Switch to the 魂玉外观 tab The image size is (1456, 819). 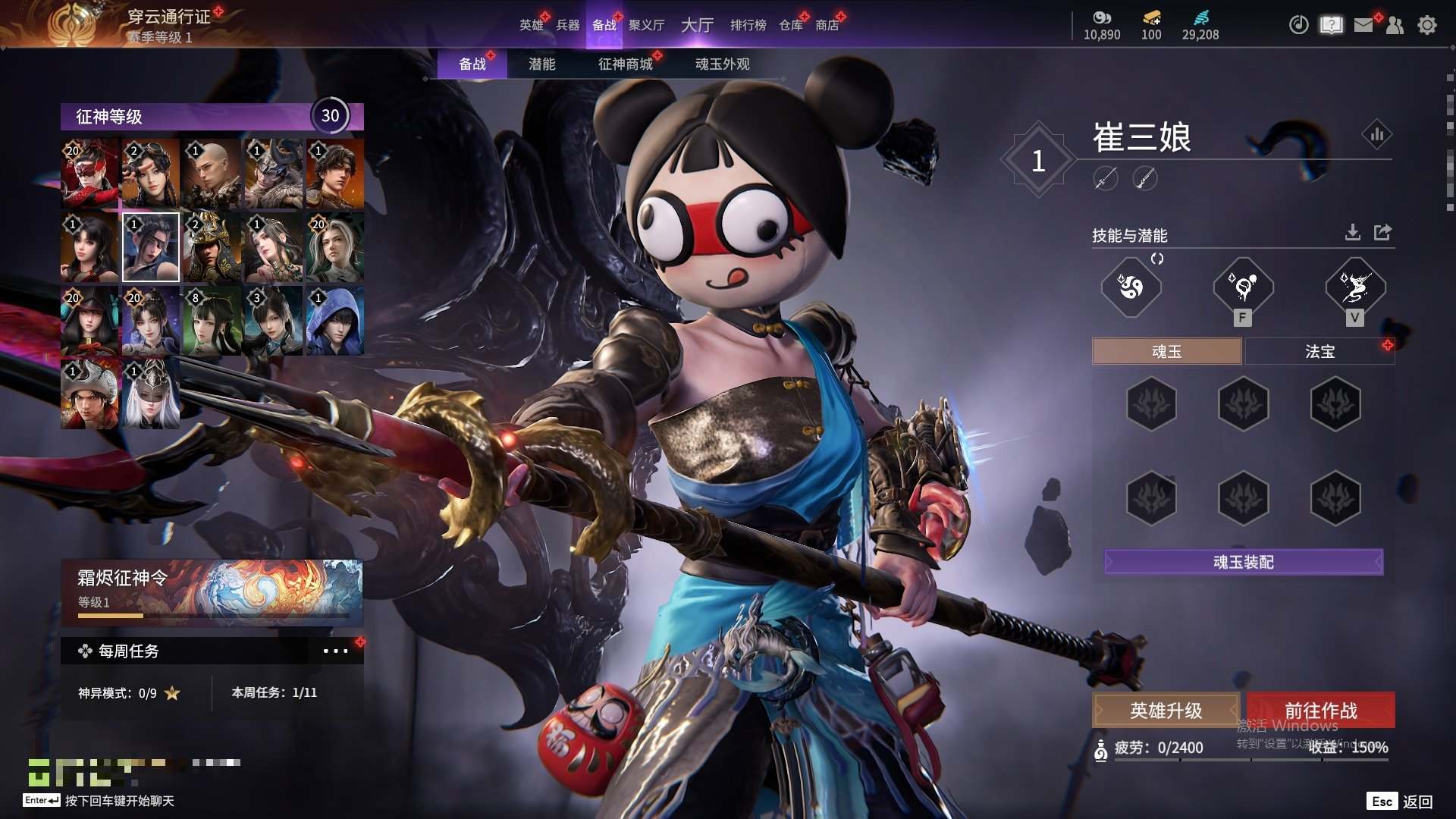point(722,64)
